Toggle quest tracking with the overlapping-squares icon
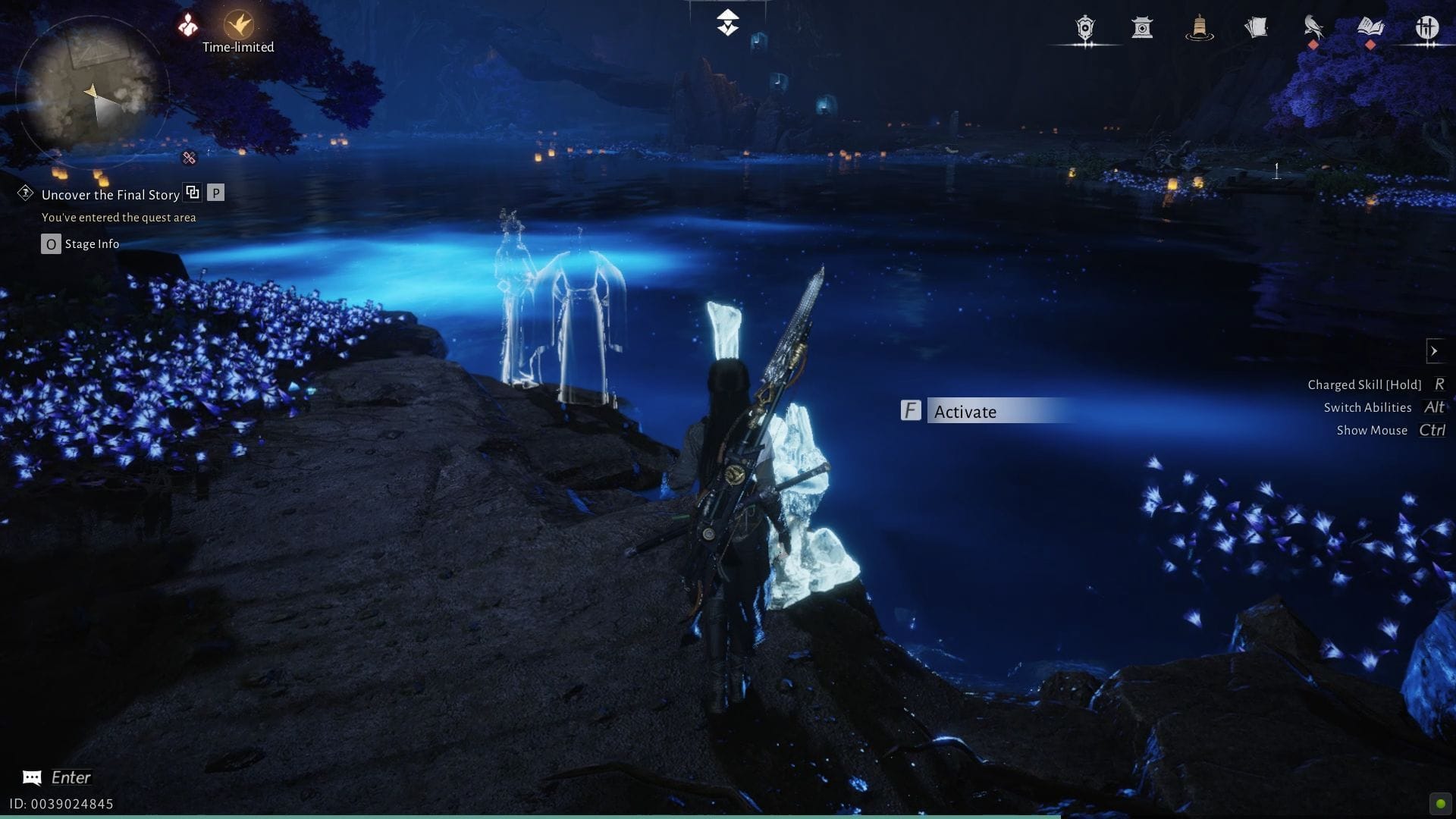 [x=193, y=193]
